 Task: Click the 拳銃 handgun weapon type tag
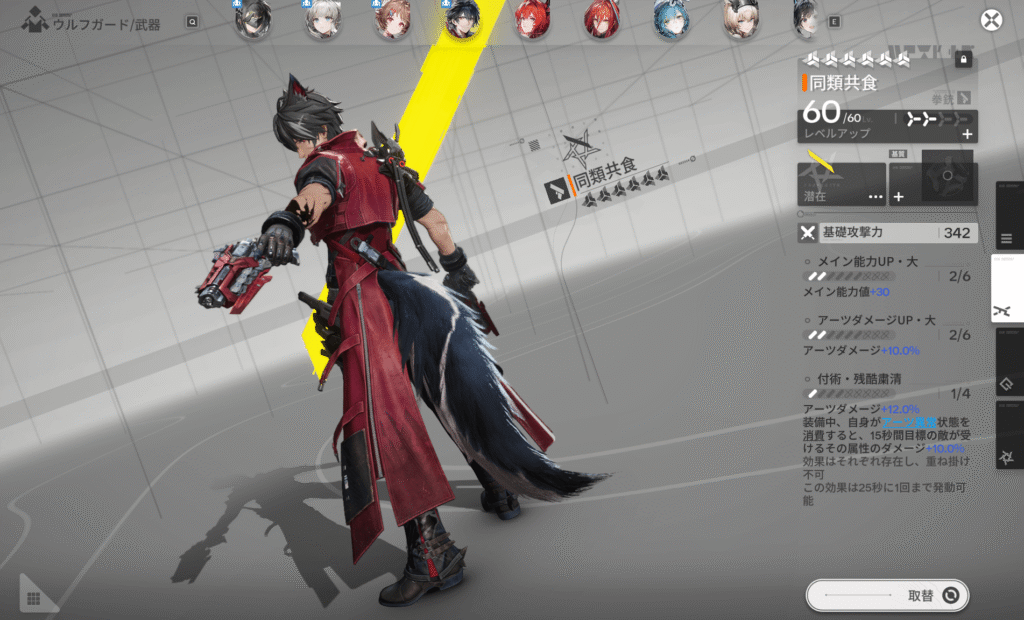[950, 98]
